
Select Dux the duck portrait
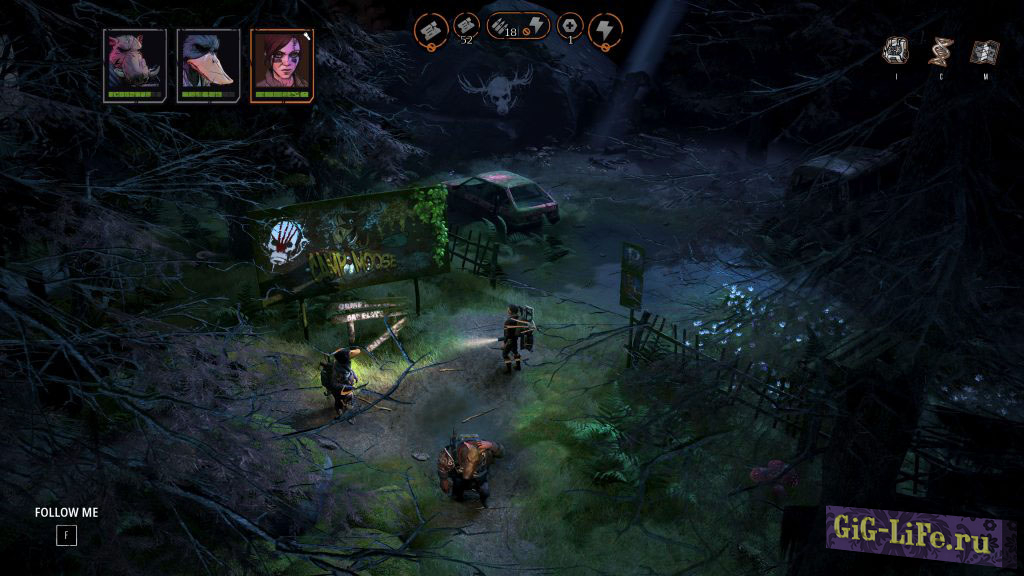coord(208,65)
